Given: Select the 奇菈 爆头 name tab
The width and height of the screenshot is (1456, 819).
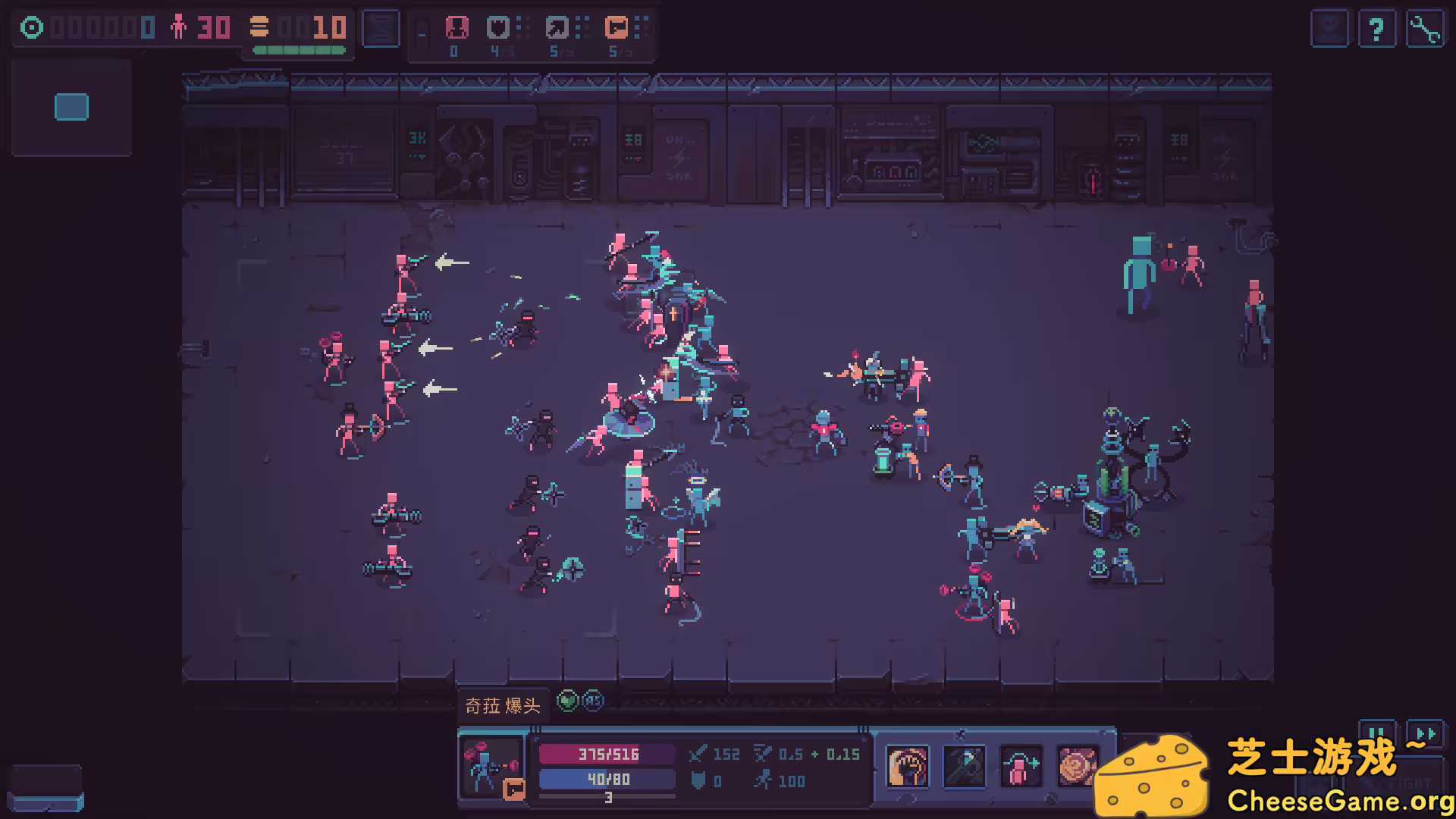Looking at the screenshot, I should click(x=503, y=704).
